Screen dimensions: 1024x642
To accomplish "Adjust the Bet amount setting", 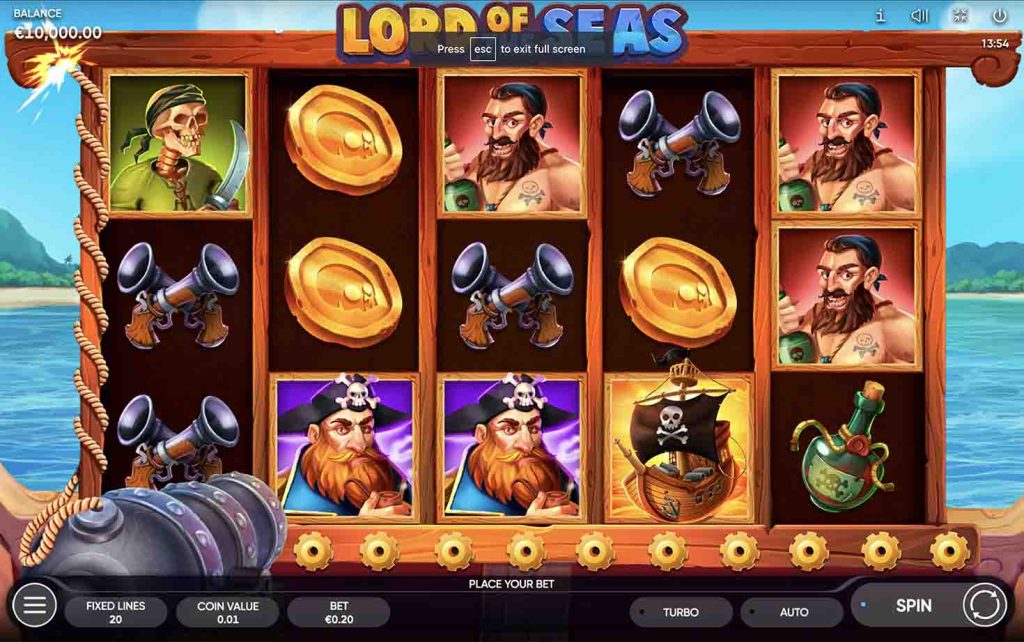I will [x=338, y=612].
